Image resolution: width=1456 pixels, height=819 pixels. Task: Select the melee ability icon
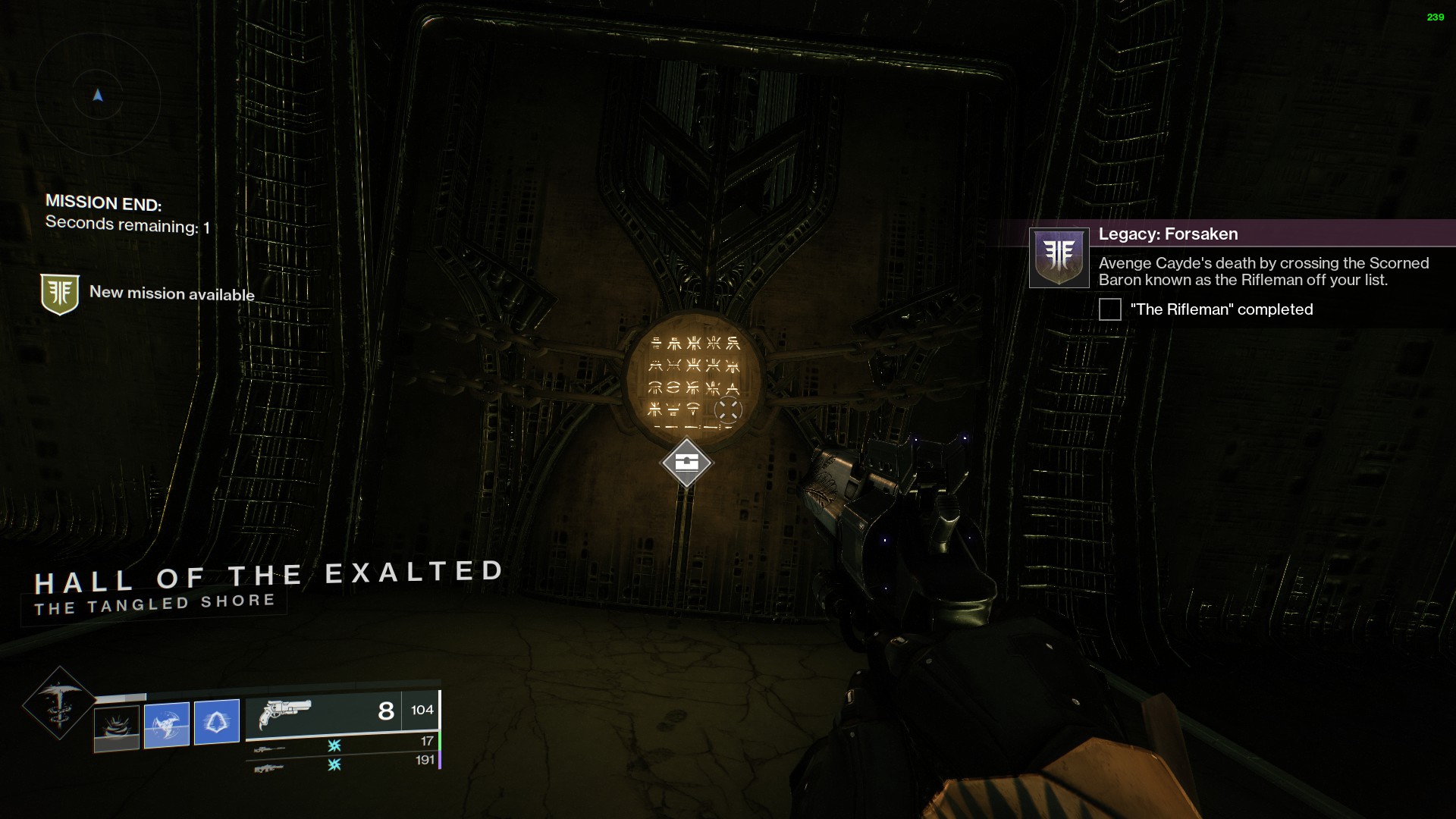click(167, 721)
